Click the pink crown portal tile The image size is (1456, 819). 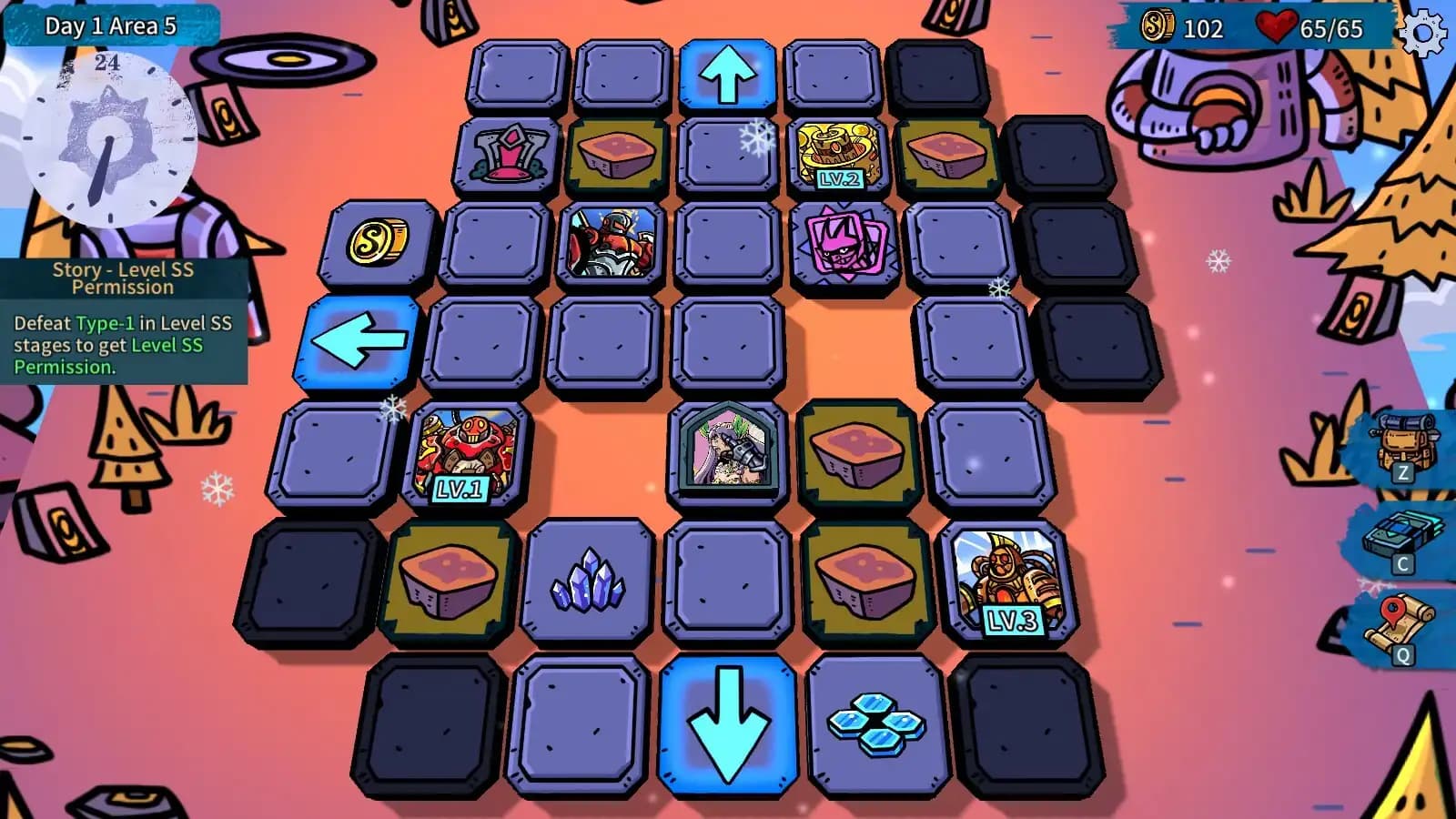511,153
